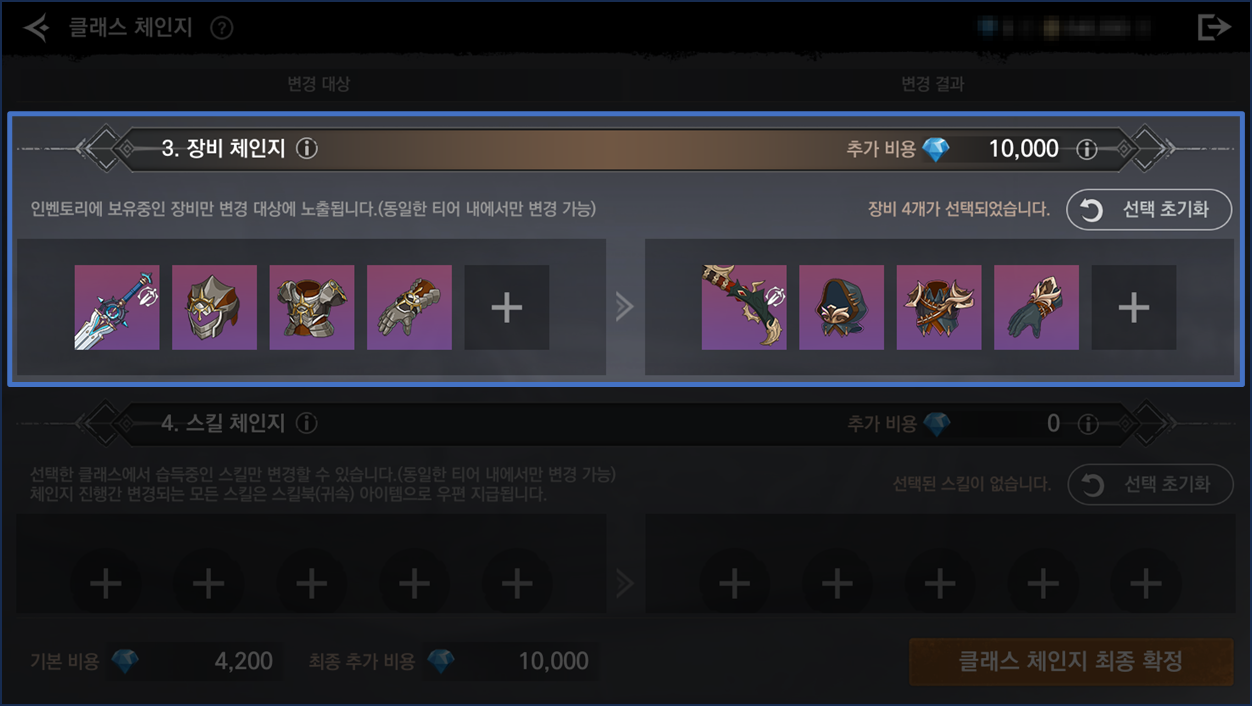The height and width of the screenshot is (706, 1252).
Task: Choose the dark hood result slot
Action: pos(841,308)
